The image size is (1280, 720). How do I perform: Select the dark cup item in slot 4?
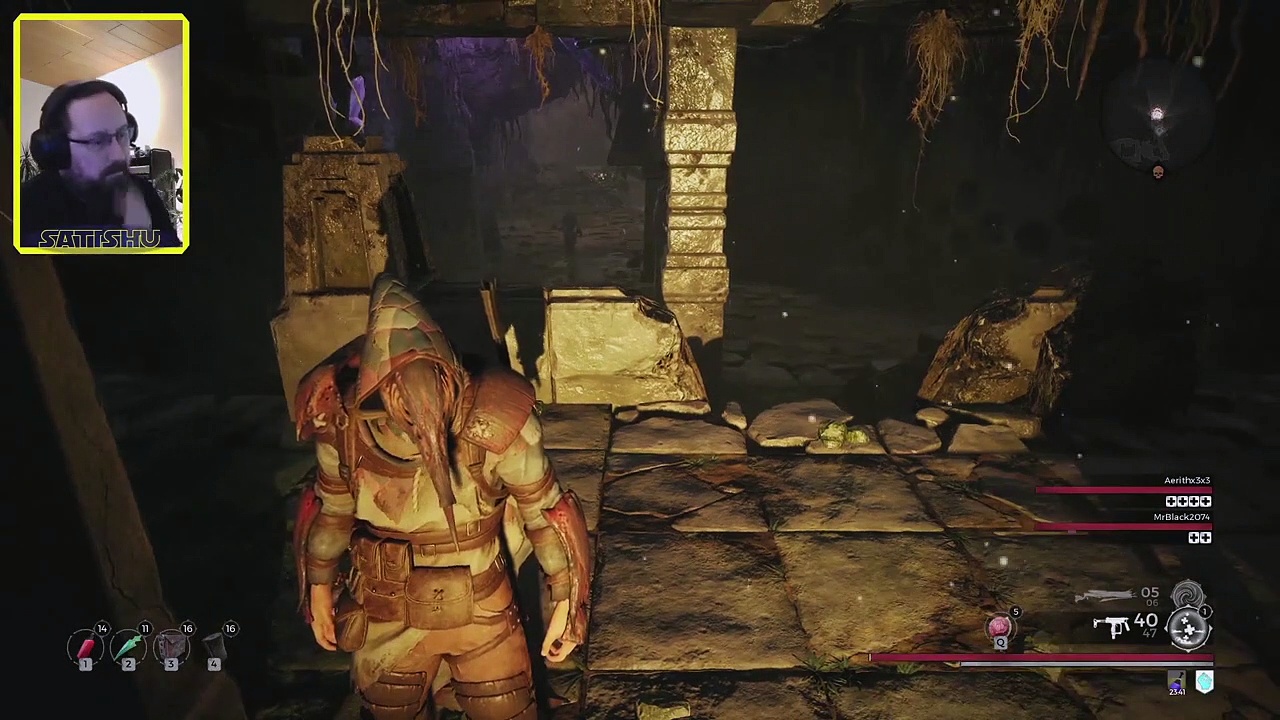pyautogui.click(x=214, y=648)
